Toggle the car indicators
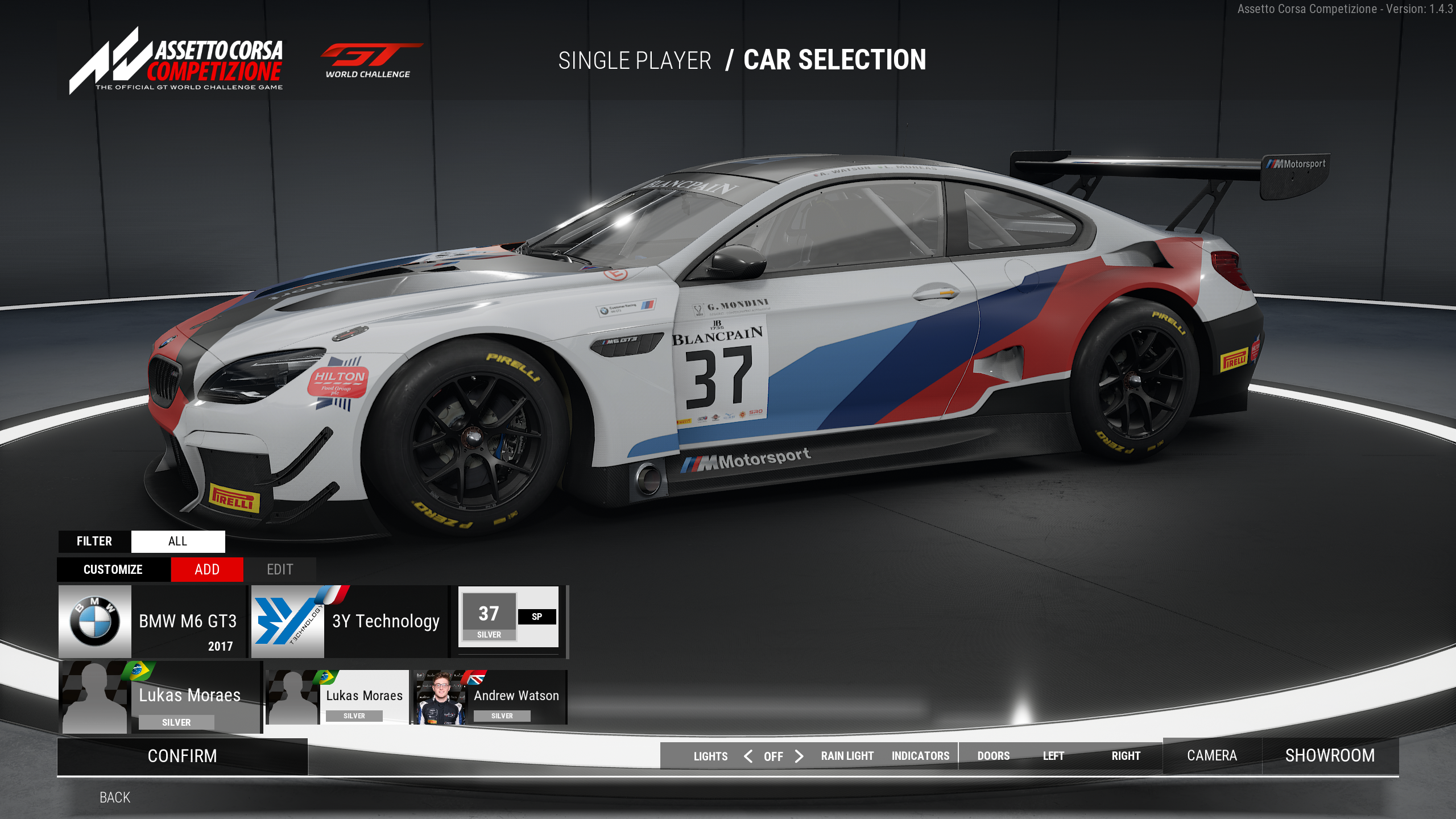1456x819 pixels. [920, 756]
